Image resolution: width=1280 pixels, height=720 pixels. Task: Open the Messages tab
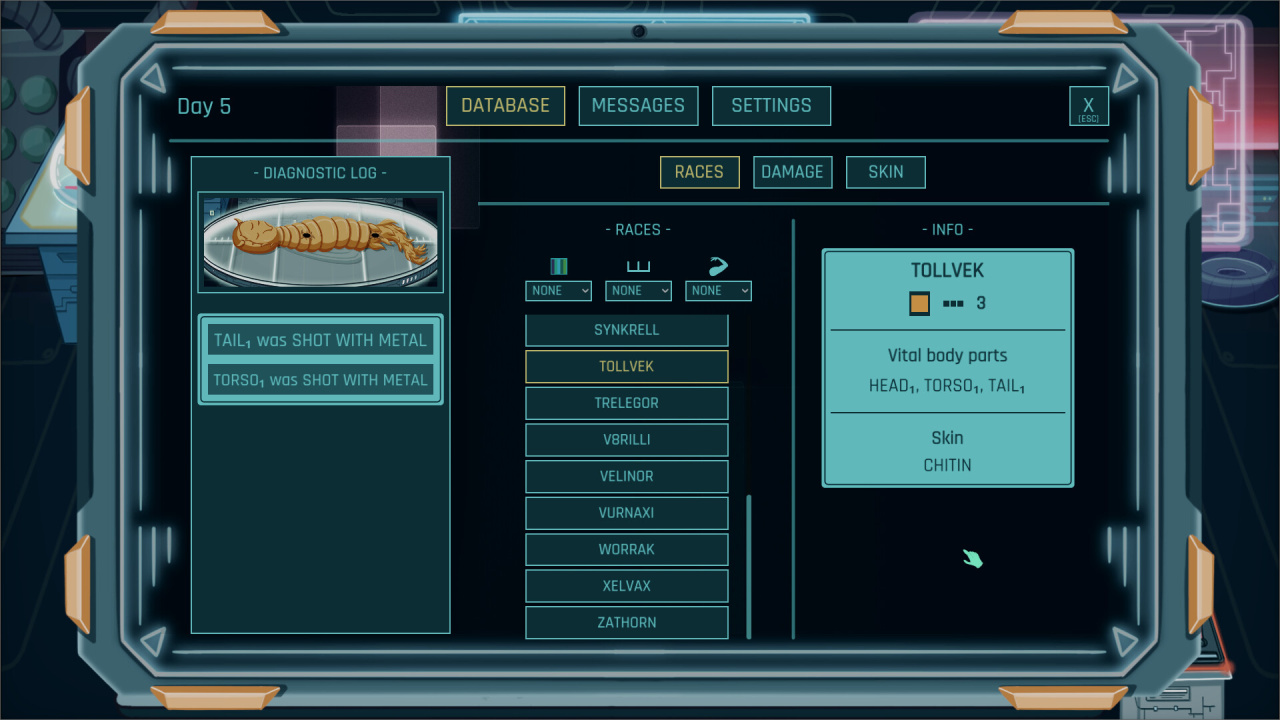point(638,106)
